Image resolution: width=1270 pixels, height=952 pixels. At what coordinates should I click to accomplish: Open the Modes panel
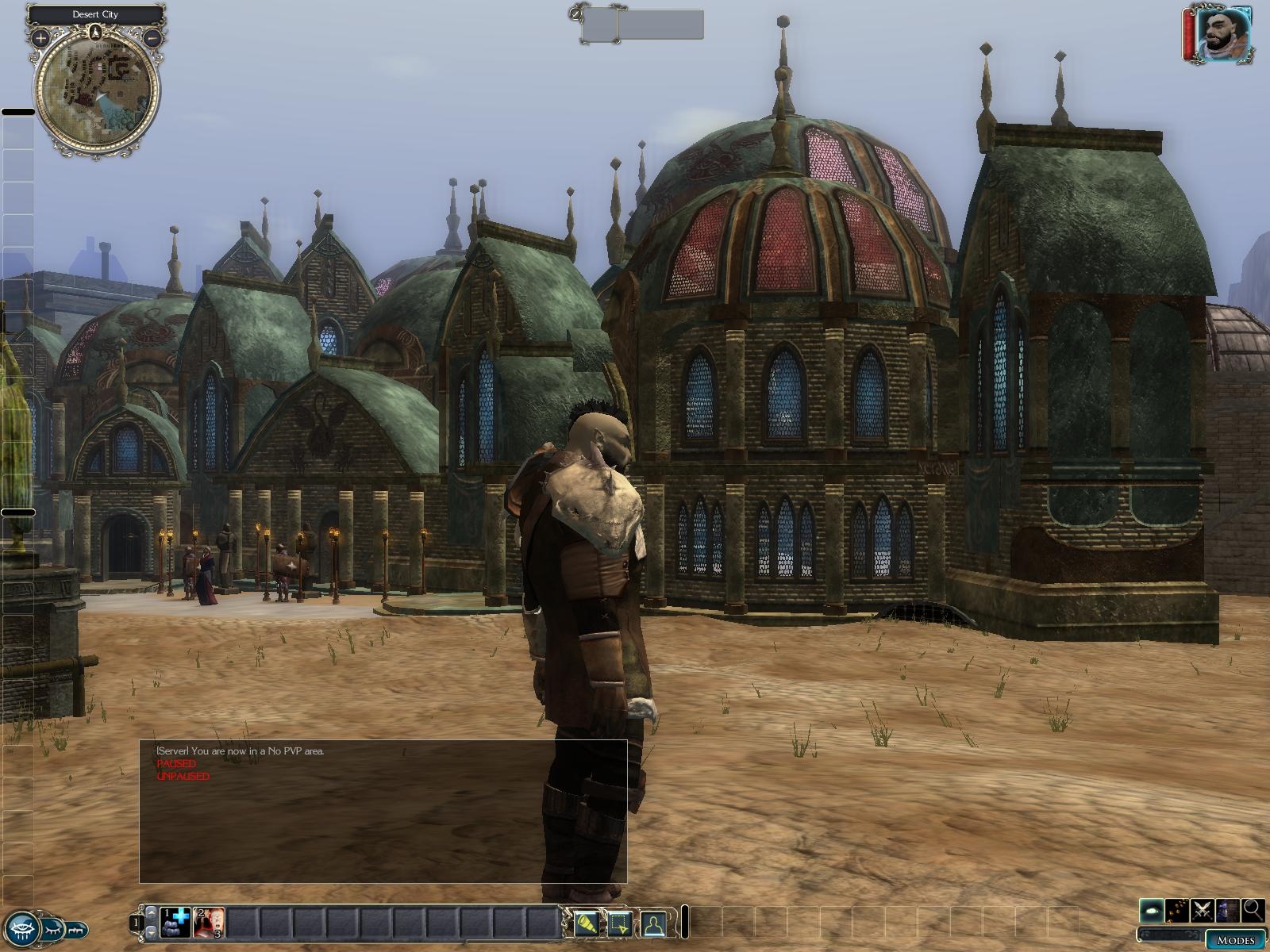tap(1236, 940)
